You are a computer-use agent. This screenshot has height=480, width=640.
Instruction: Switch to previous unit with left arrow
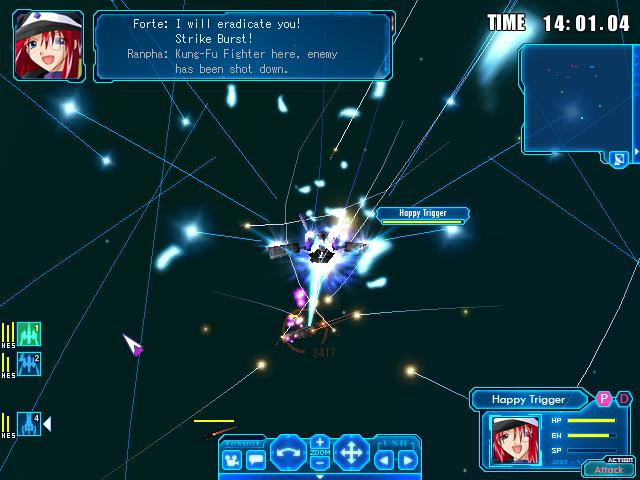click(x=385, y=460)
